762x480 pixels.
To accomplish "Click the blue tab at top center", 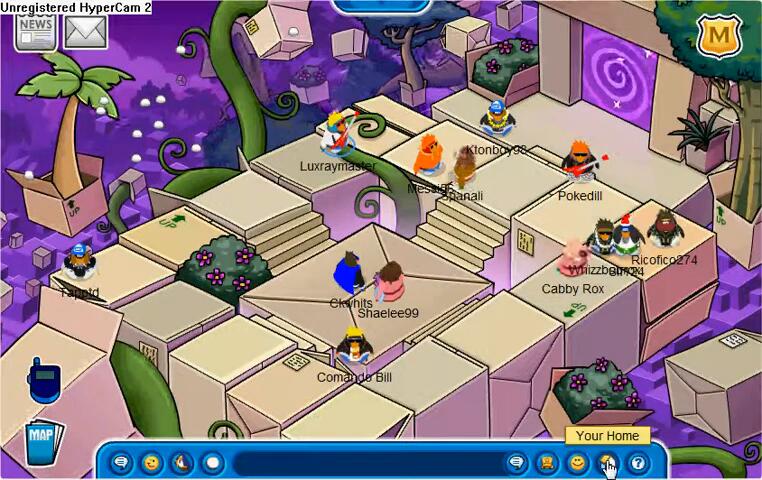I will point(381,6).
